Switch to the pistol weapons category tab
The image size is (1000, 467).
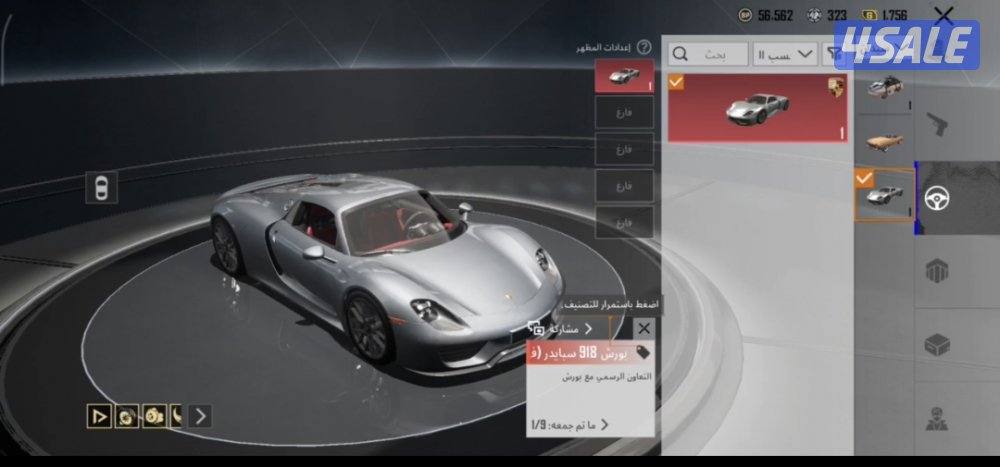(937, 127)
